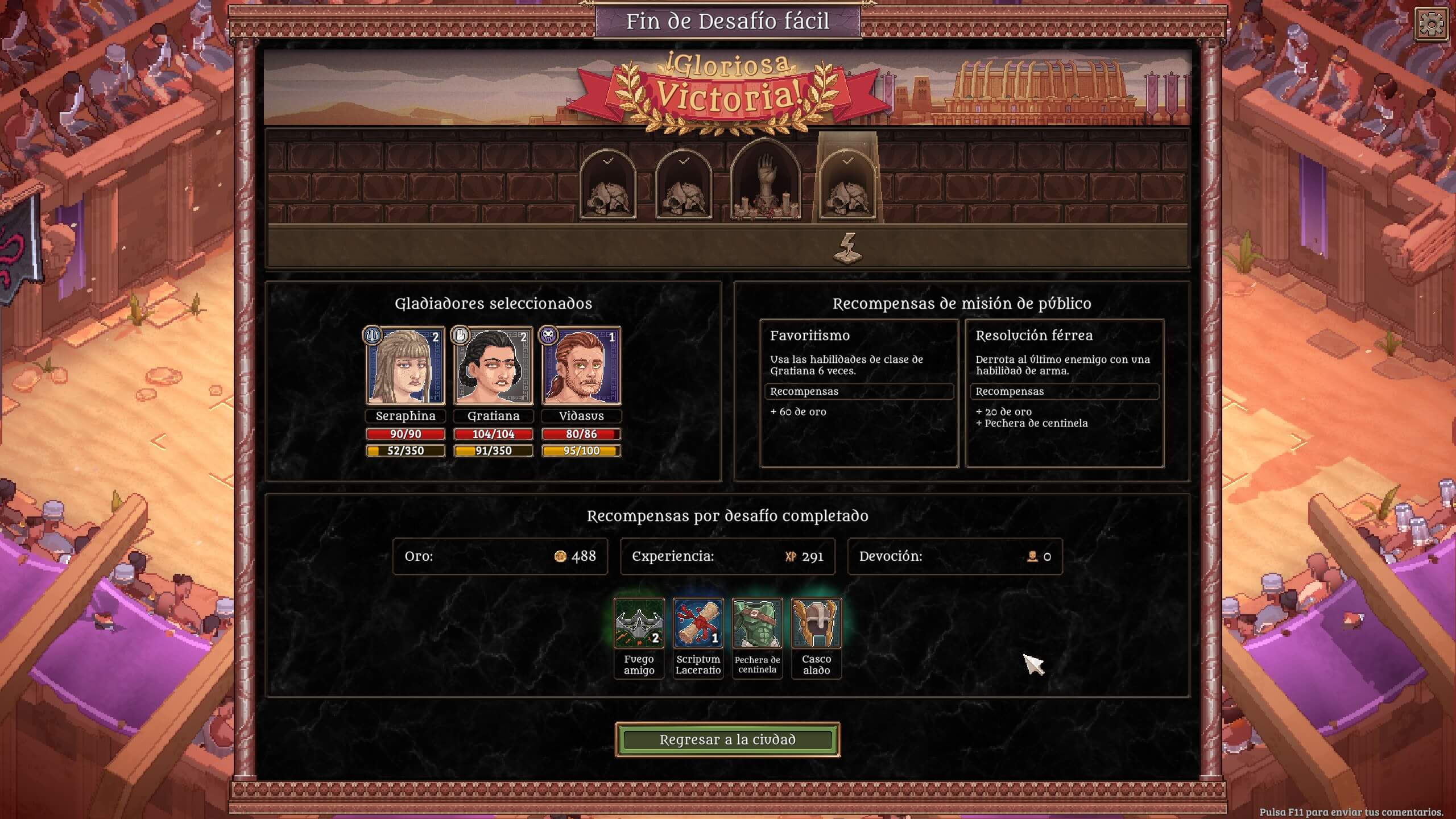Select the Fuego amigo crossbow reward item
The width and height of the screenshot is (1456, 819).
pyautogui.click(x=639, y=623)
